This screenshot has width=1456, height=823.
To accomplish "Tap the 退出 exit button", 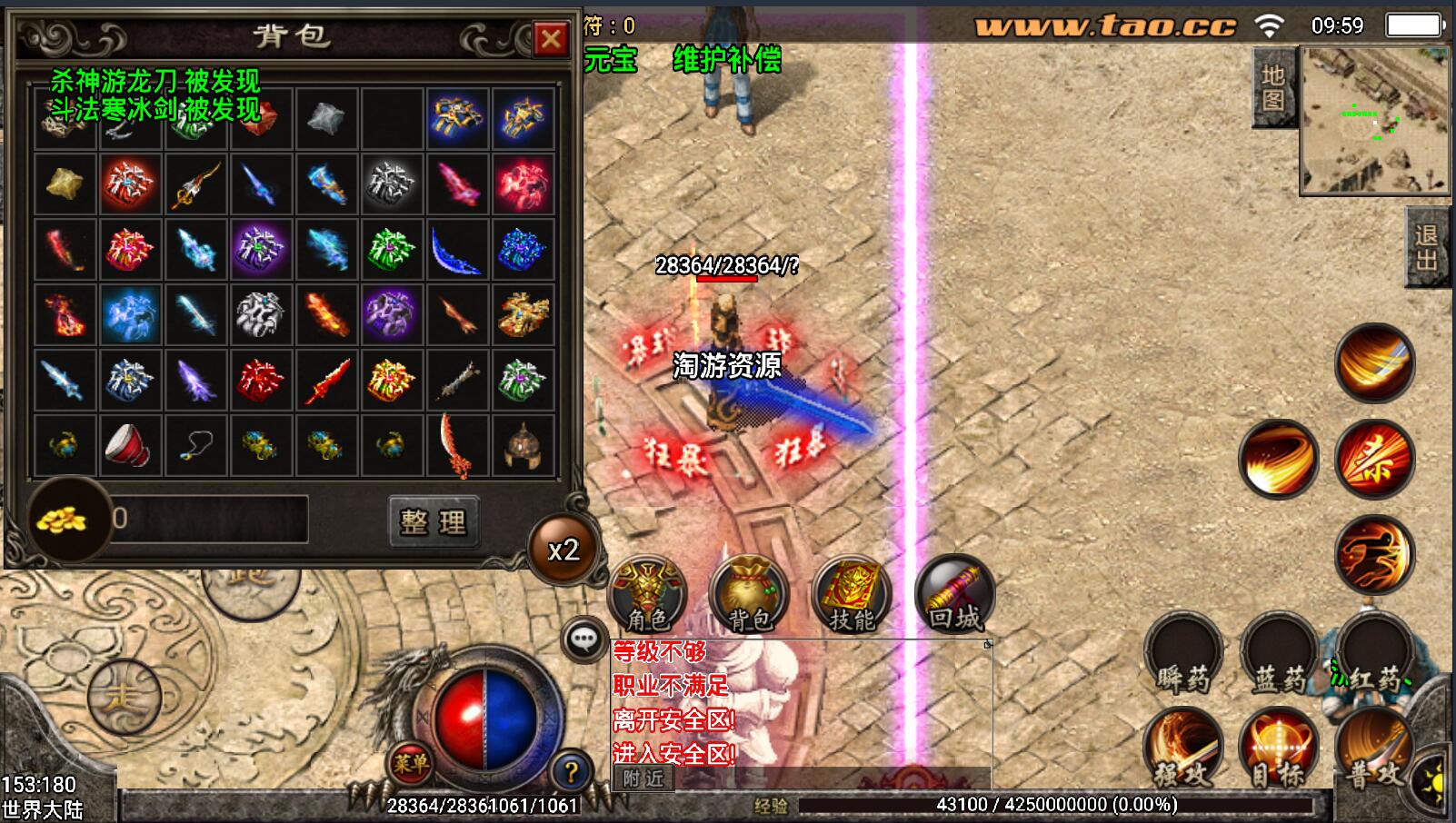I will click(1428, 247).
